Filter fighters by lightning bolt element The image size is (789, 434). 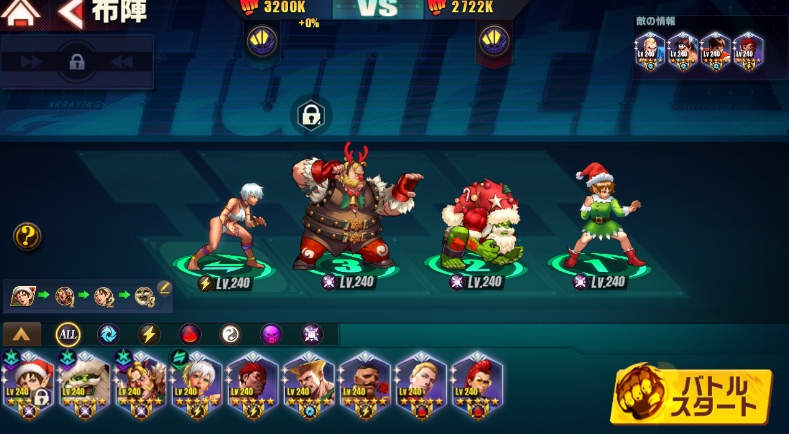tap(149, 334)
